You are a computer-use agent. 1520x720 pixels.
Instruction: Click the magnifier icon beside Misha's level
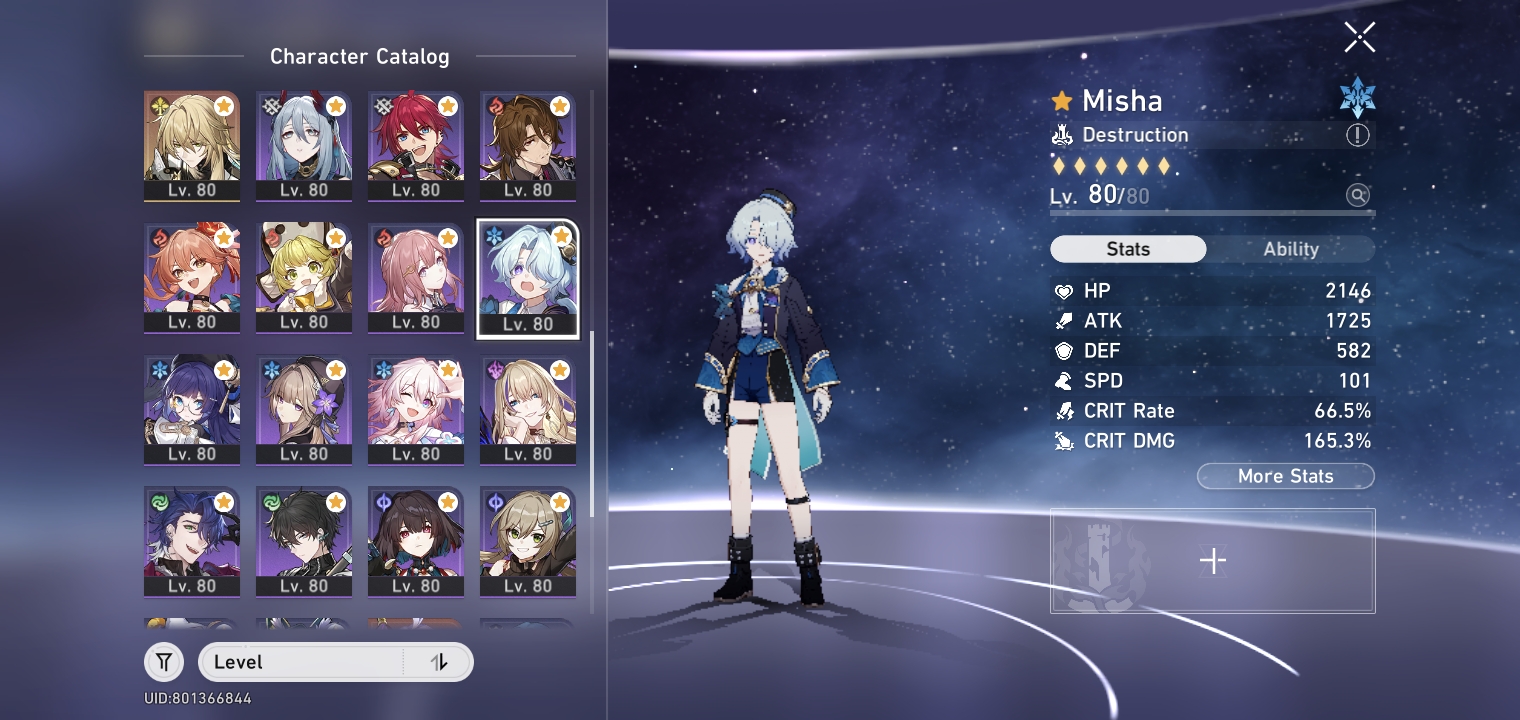1357,196
